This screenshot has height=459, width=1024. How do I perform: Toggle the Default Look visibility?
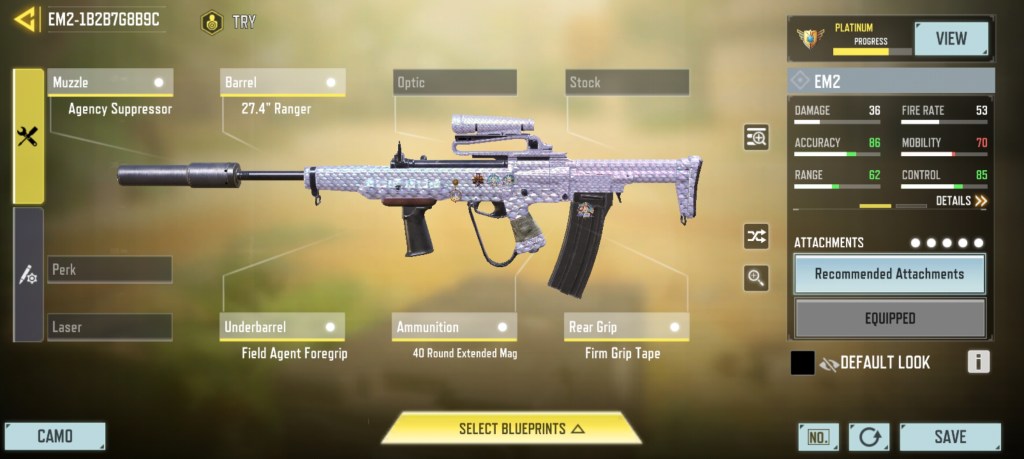pyautogui.click(x=829, y=363)
